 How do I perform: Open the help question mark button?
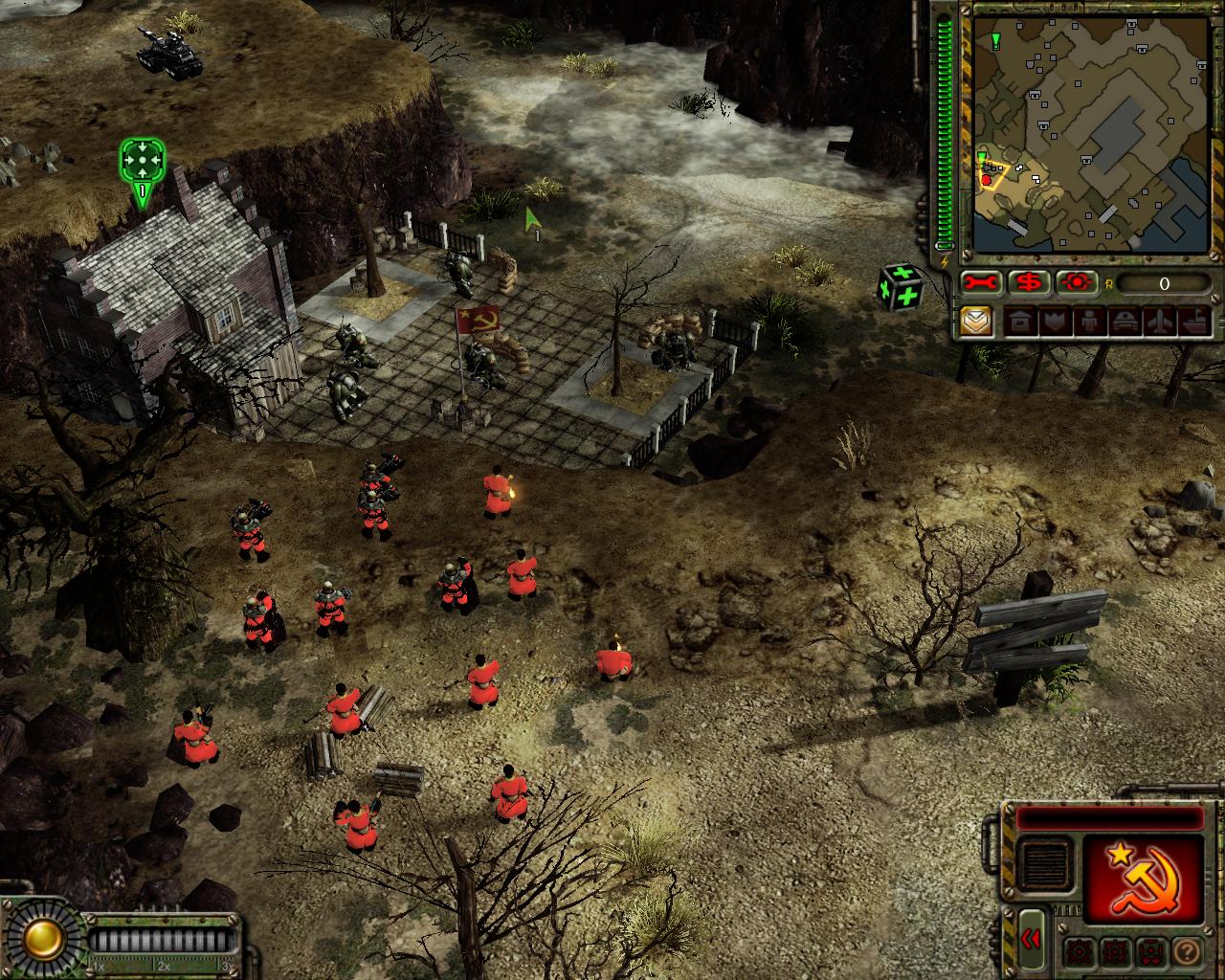[x=1187, y=951]
